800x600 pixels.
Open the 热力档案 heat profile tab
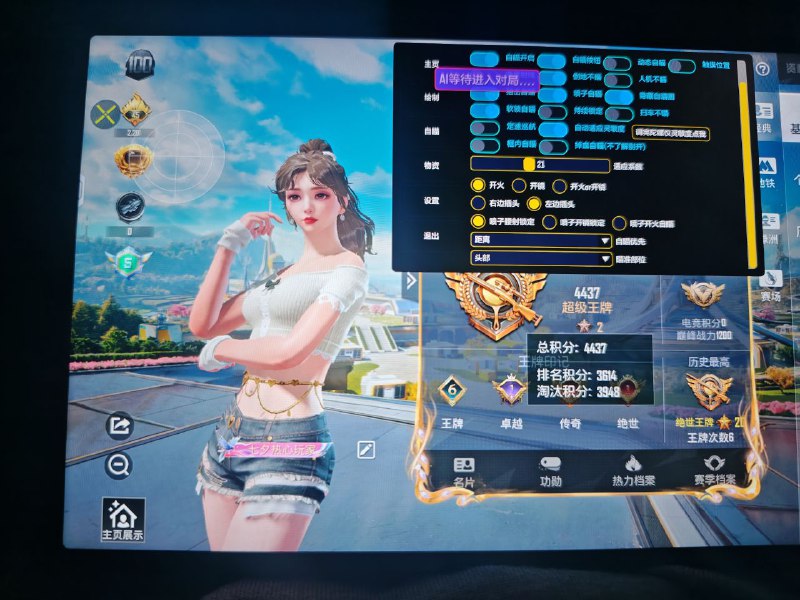click(633, 471)
